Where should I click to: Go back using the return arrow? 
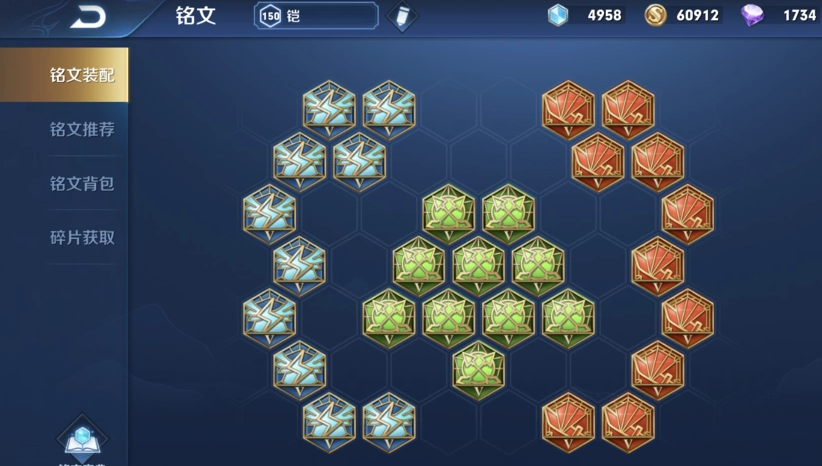coord(88,17)
